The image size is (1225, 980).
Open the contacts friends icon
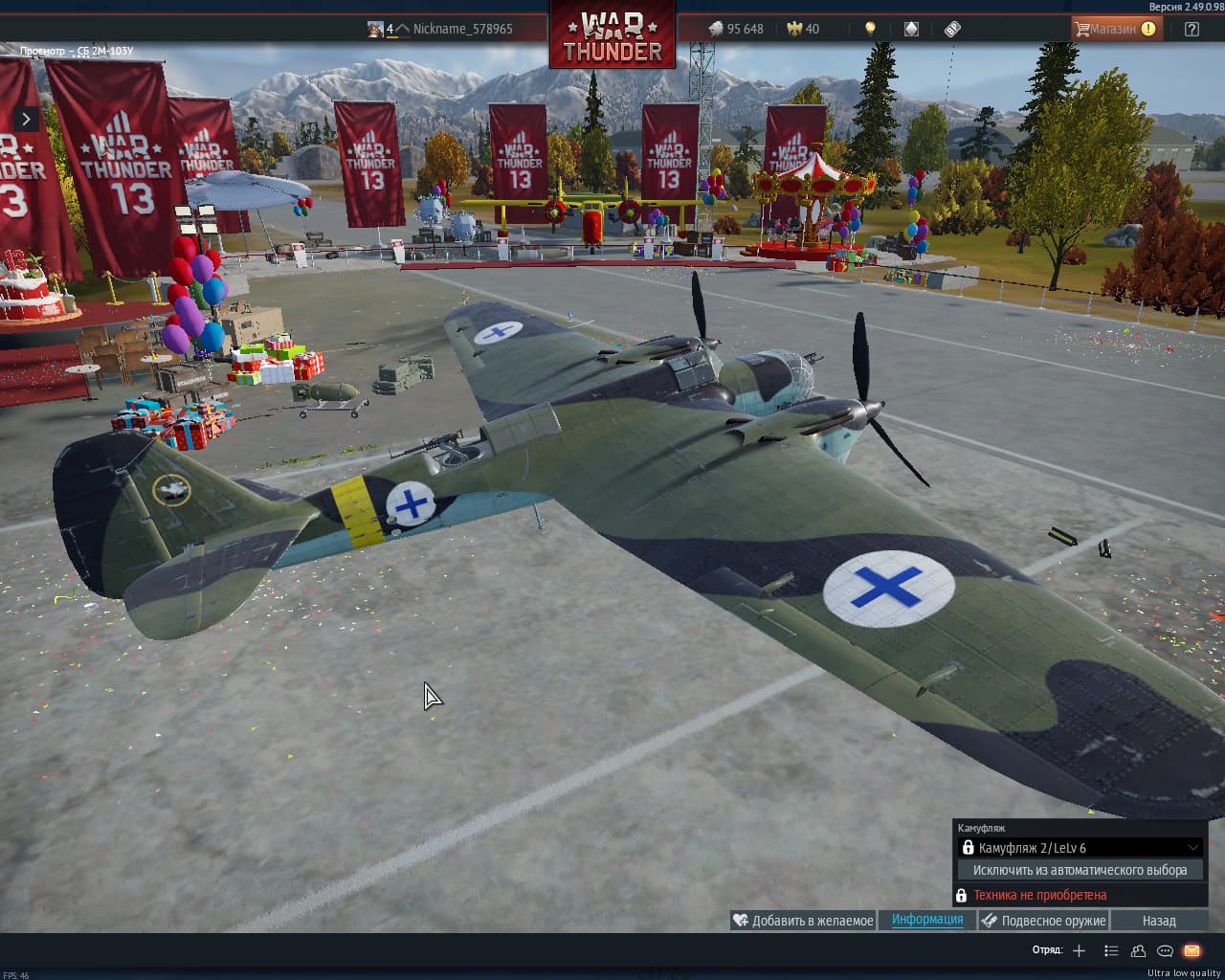point(1138,950)
